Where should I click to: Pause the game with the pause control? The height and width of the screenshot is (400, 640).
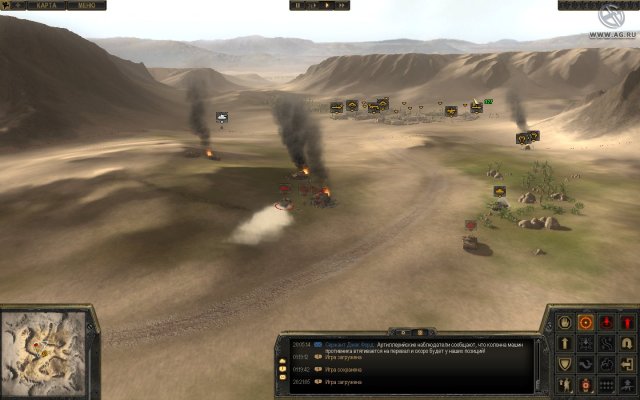tap(299, 5)
